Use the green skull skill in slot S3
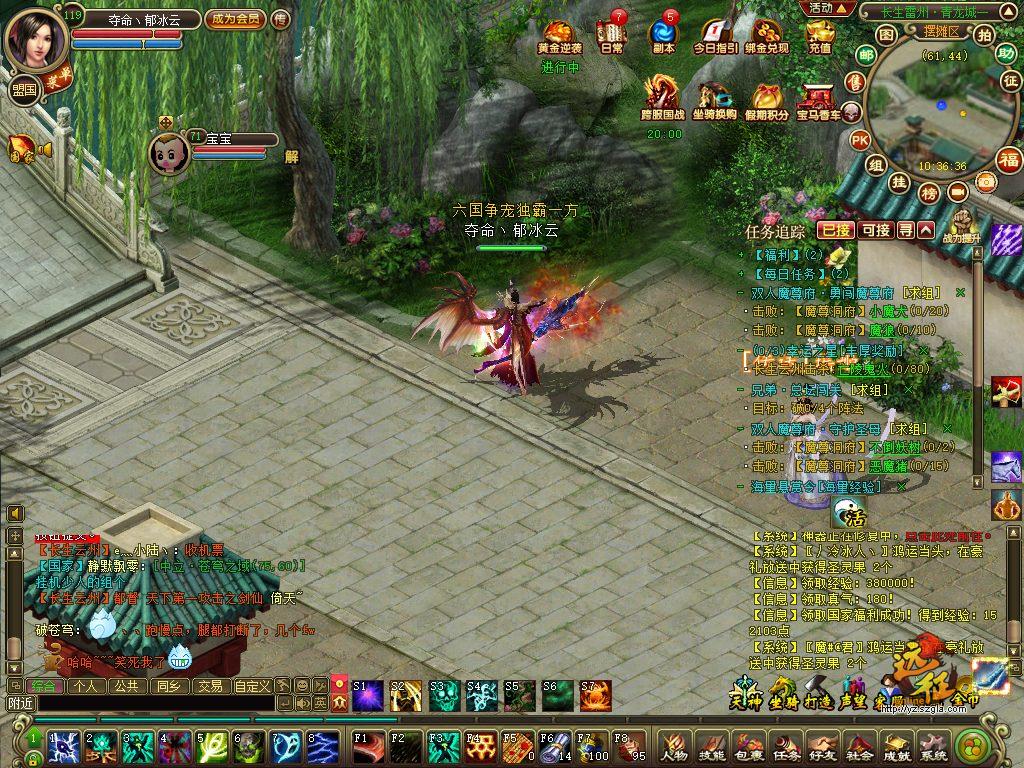Viewport: 1024px width, 768px height. [444, 694]
